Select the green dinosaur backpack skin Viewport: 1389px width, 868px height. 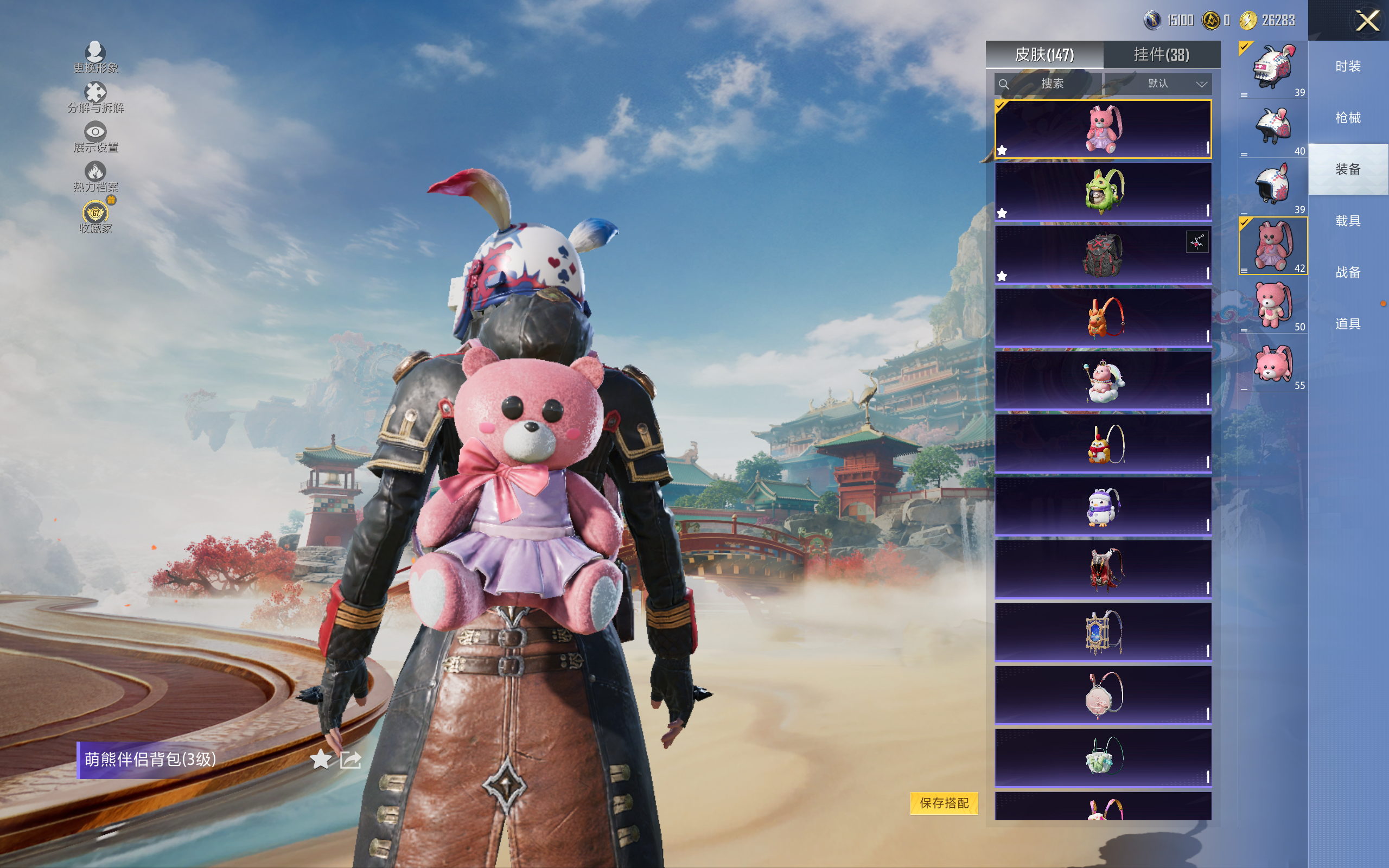coord(1103,192)
